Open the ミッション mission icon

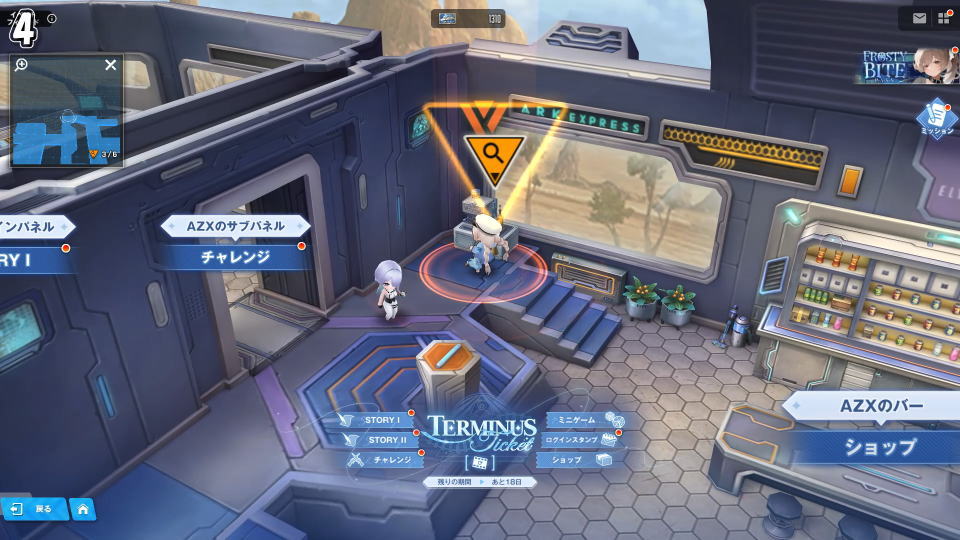click(937, 117)
